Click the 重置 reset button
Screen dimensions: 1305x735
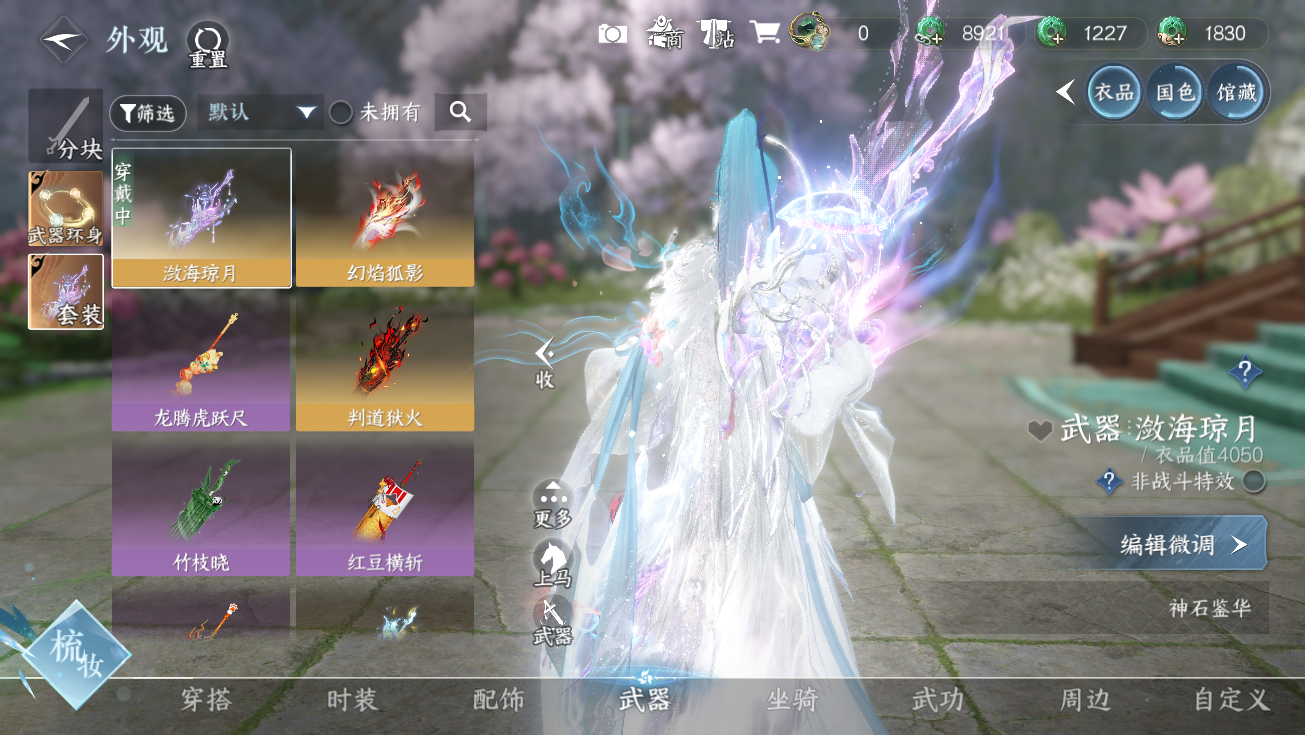(208, 44)
